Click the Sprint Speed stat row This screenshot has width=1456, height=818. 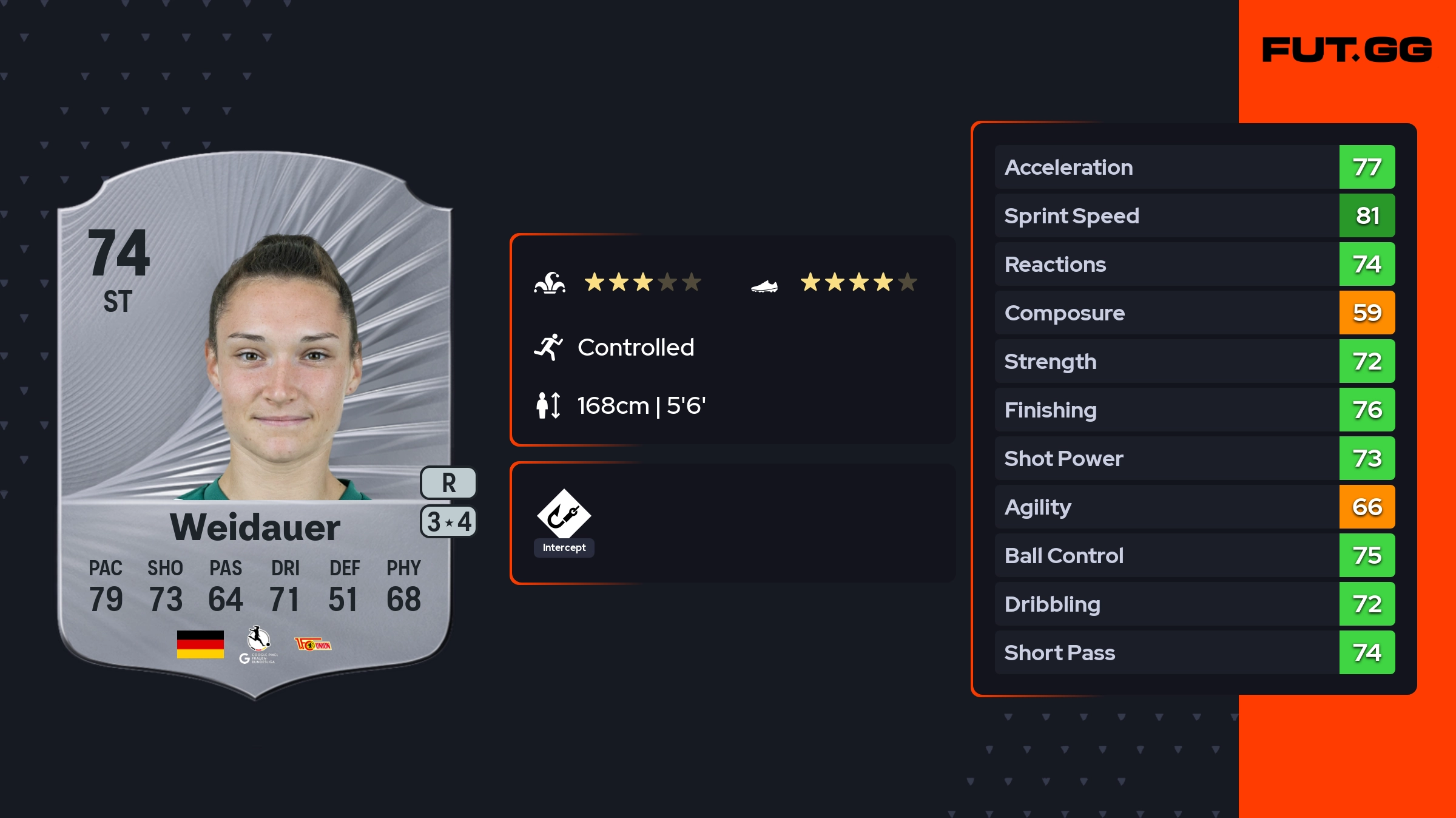coord(1194,216)
